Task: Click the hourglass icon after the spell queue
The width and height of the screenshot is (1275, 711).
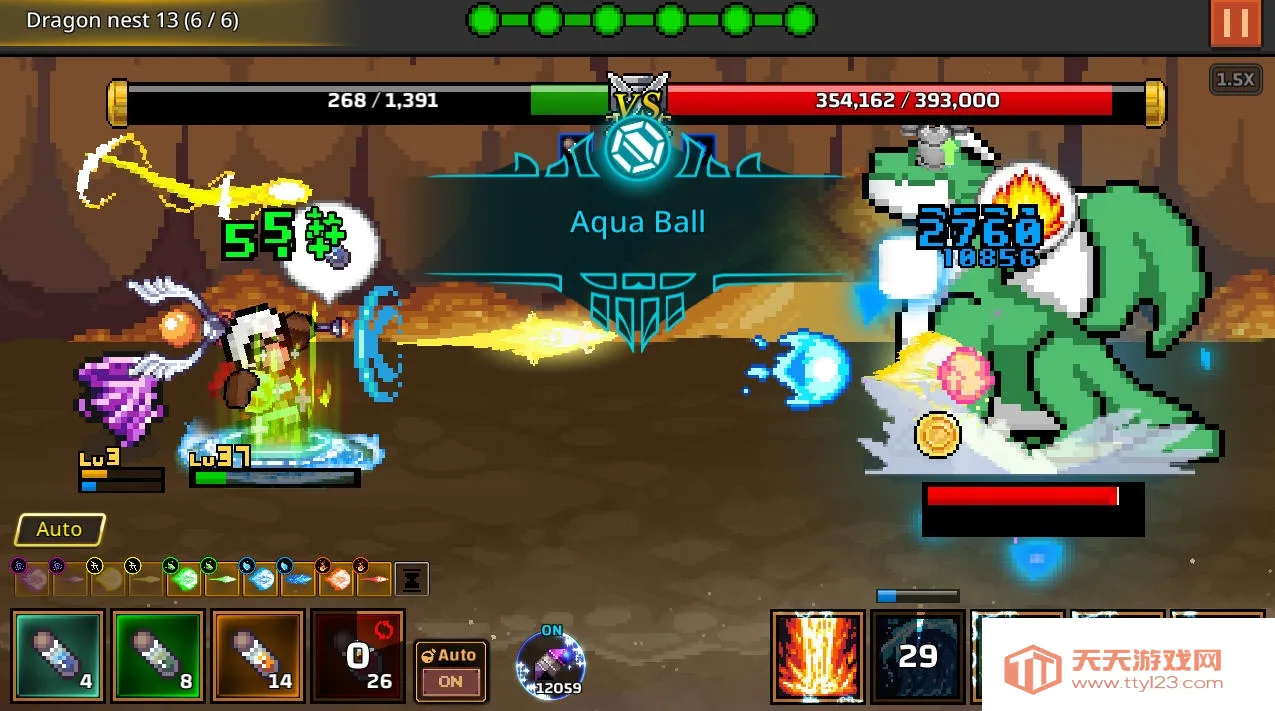Action: 412,578
